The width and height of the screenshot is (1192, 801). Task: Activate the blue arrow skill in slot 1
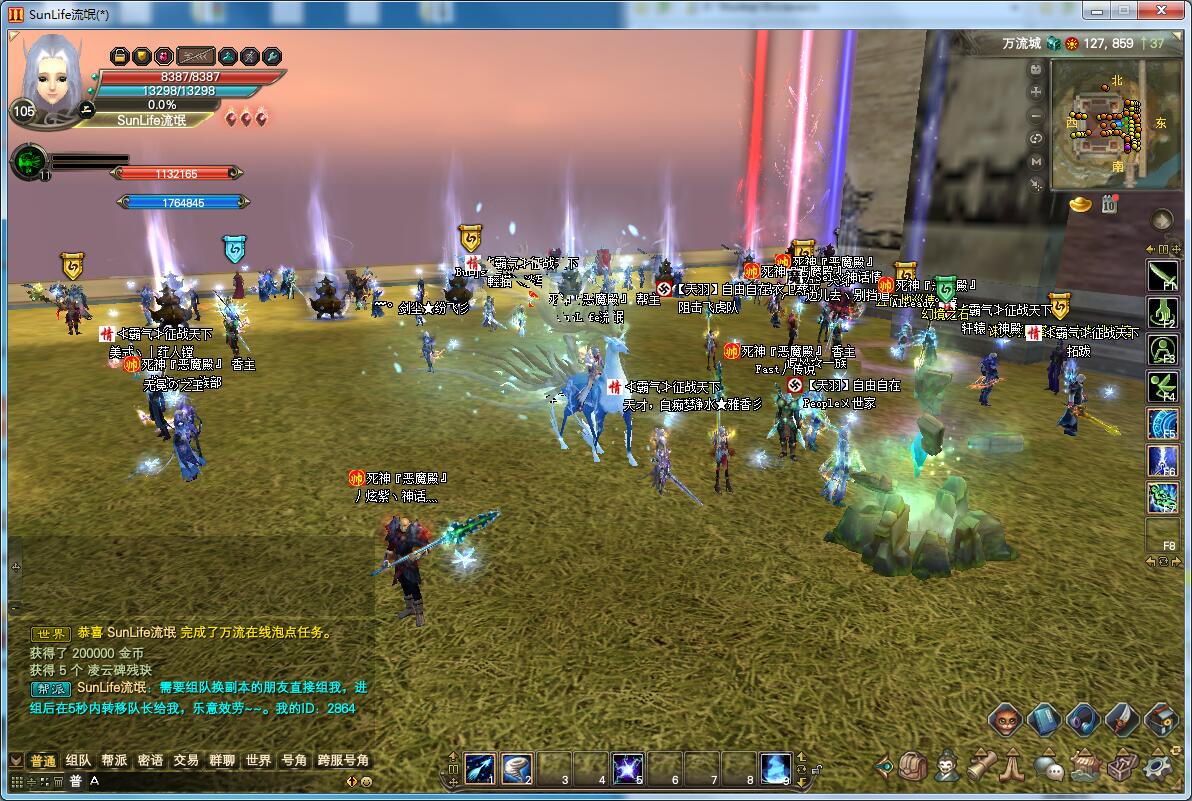click(480, 768)
